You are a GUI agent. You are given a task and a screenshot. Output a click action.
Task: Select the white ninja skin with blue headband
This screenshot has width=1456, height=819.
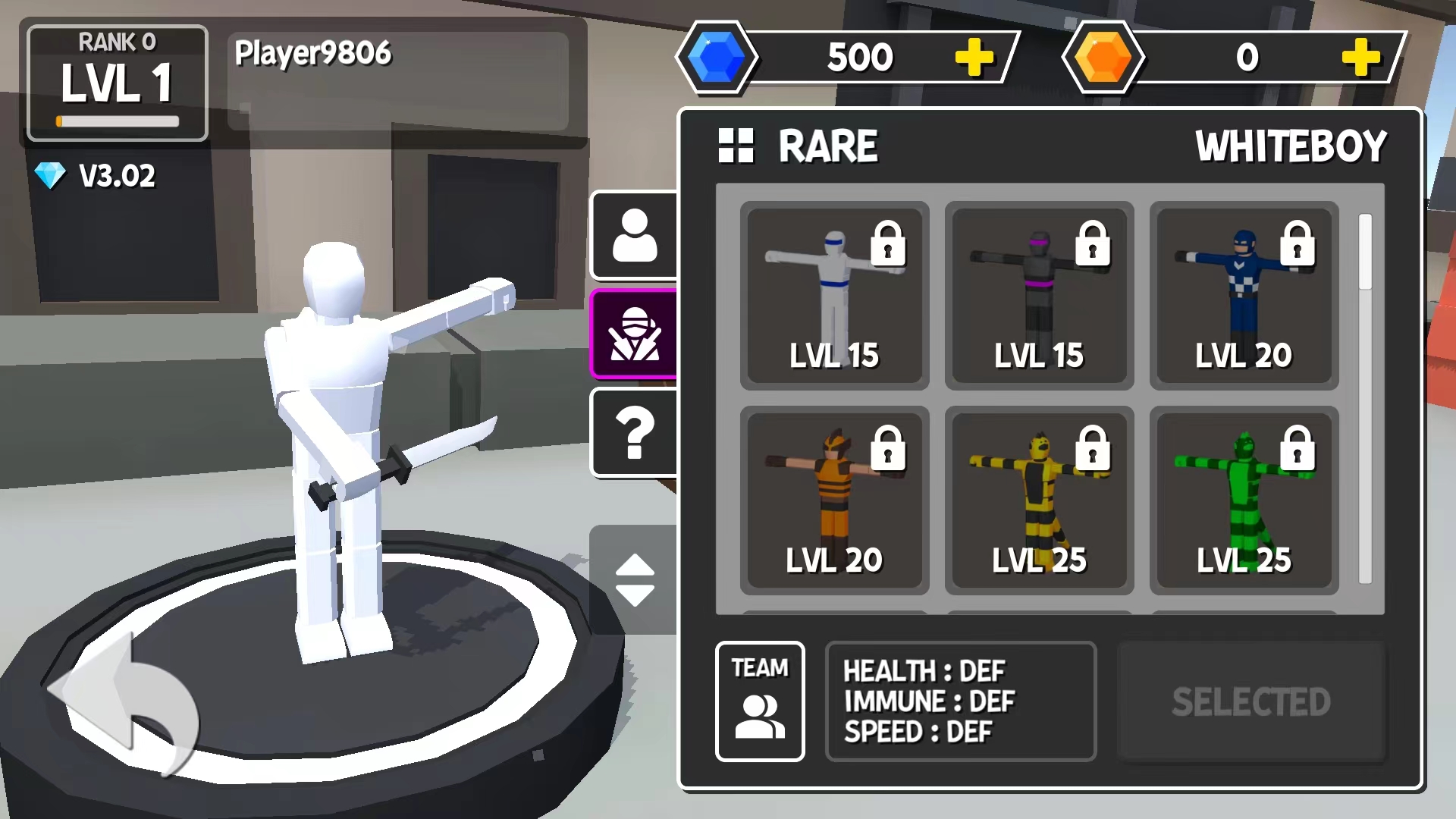tap(834, 296)
